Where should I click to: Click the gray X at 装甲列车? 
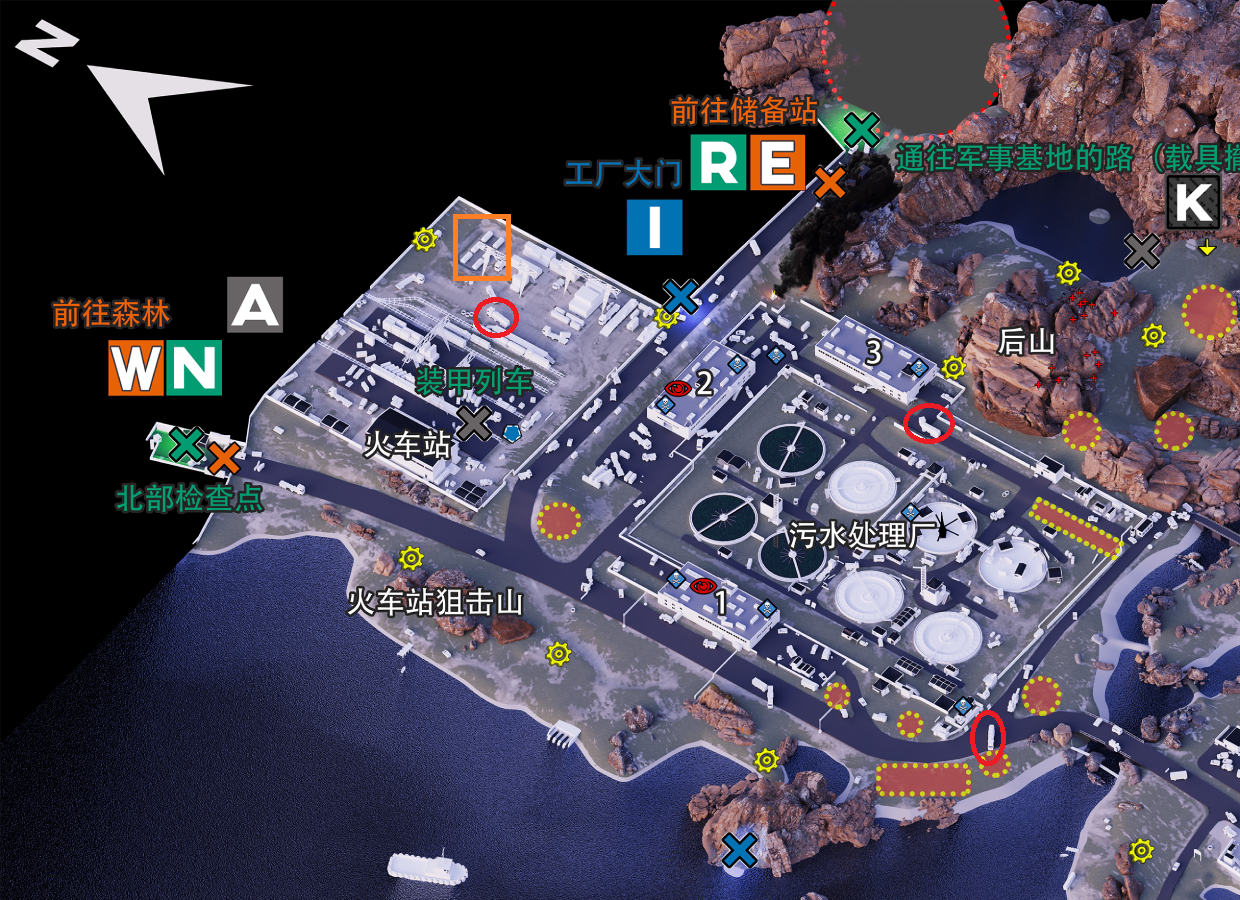[x=474, y=423]
